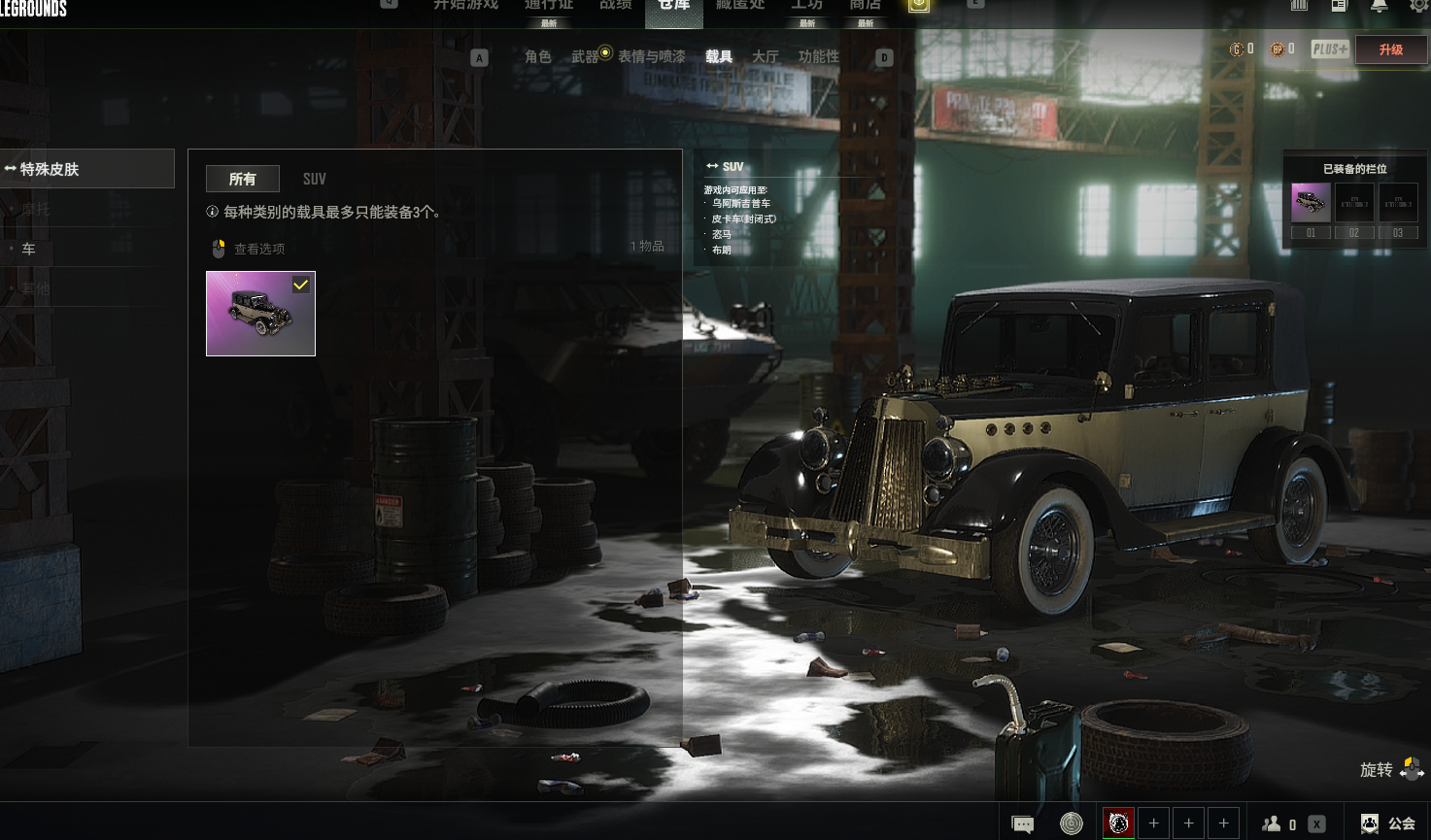Image resolution: width=1431 pixels, height=840 pixels.
Task: Open the 商店 (Store) top menu
Action: point(865,6)
